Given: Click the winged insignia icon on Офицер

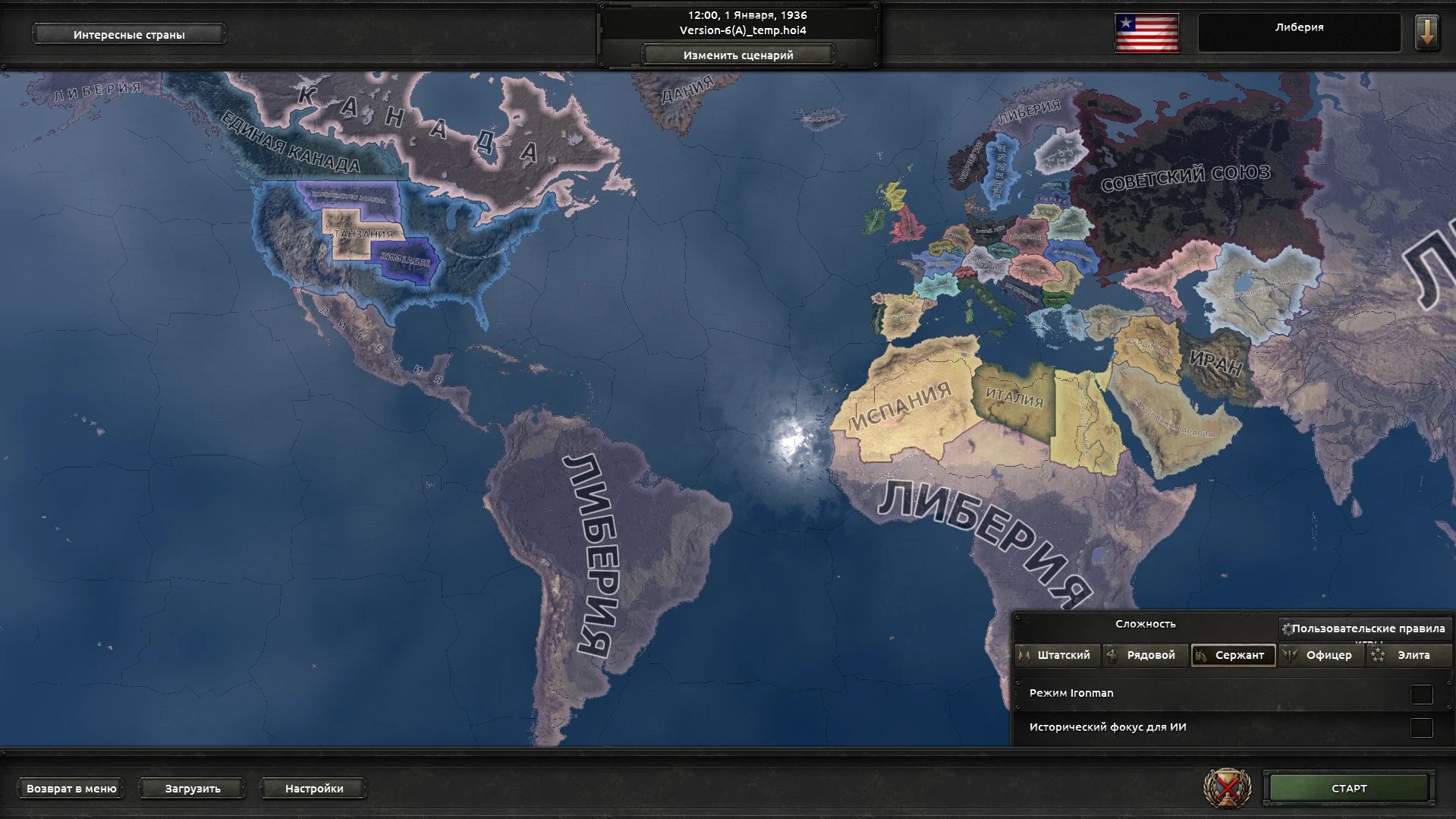Looking at the screenshot, I should click(1288, 655).
